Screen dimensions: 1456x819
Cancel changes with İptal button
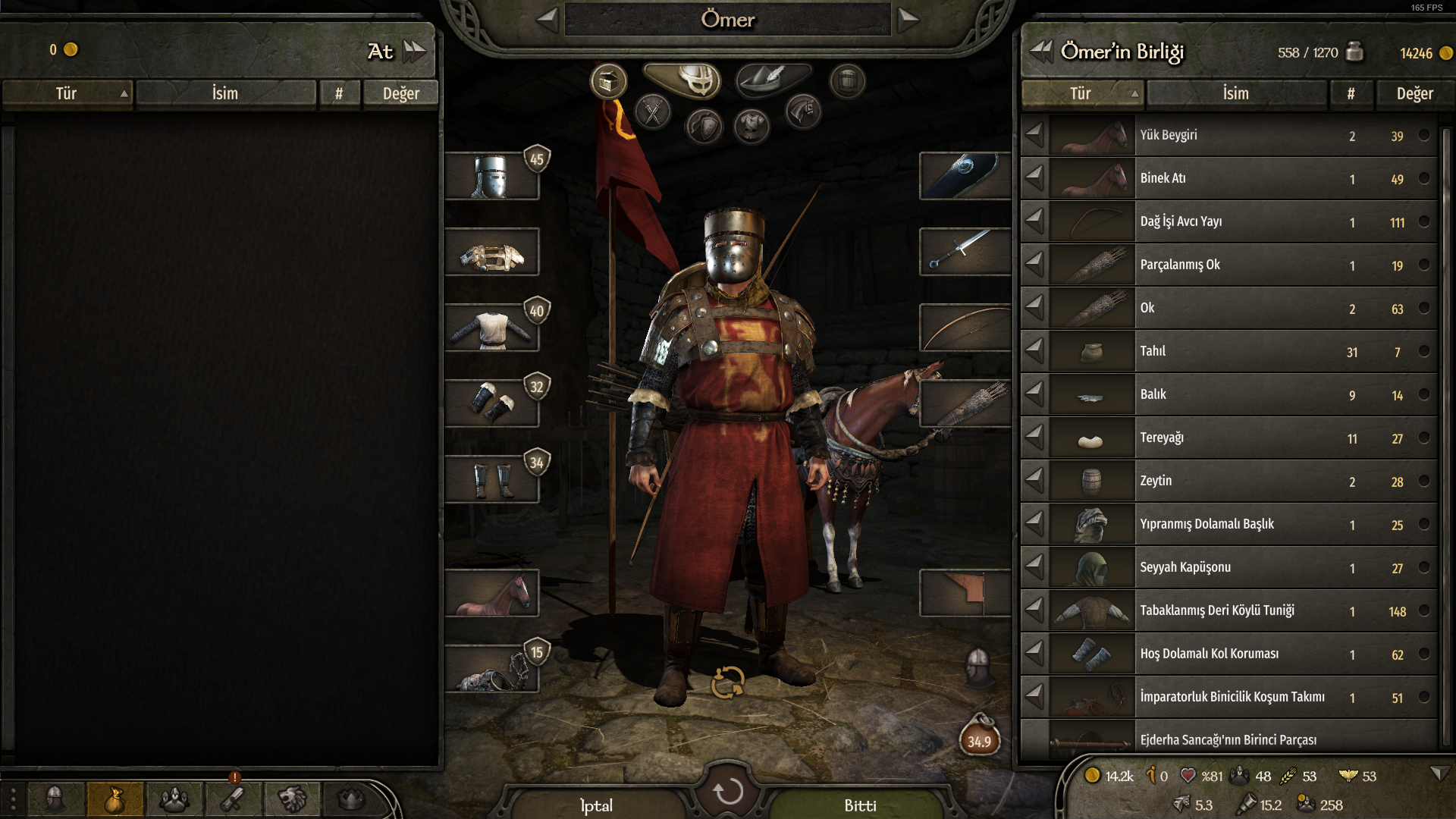coord(596,805)
